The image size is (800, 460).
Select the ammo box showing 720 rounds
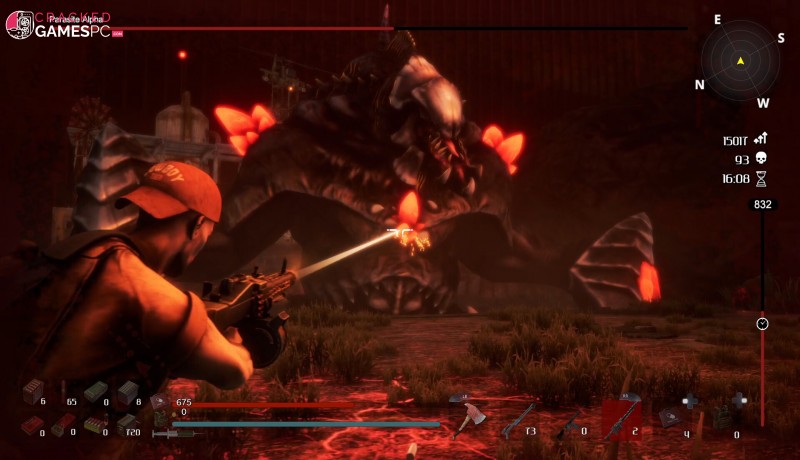[127, 424]
